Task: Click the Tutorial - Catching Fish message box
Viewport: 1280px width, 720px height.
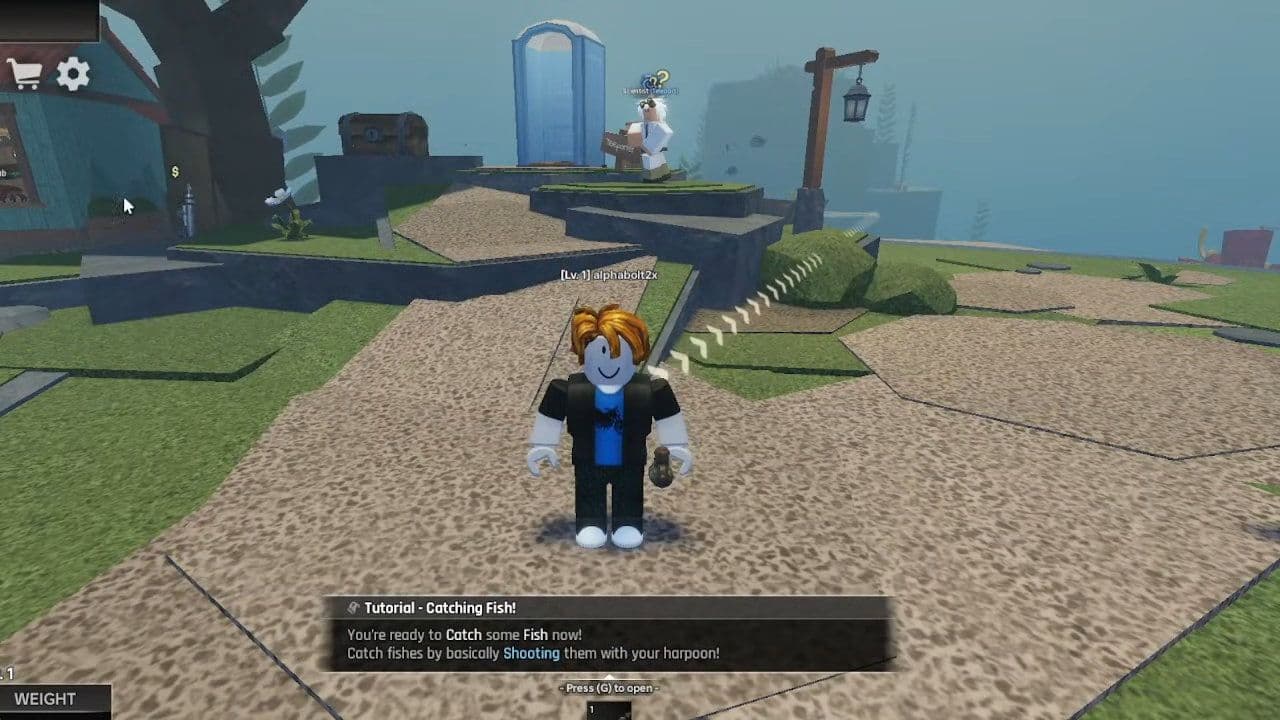Action: 607,633
